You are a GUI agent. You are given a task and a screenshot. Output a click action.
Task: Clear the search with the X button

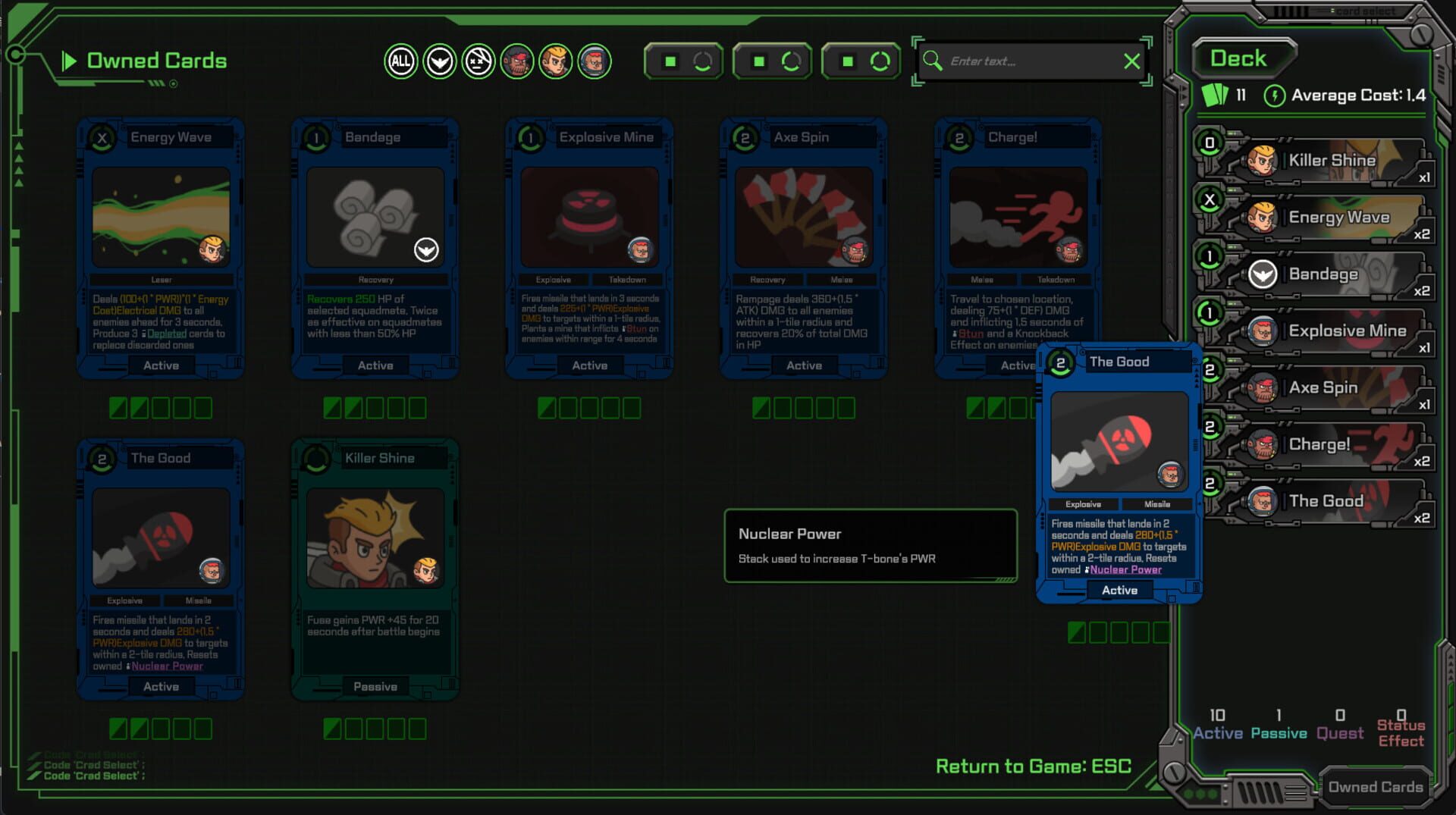(1133, 61)
